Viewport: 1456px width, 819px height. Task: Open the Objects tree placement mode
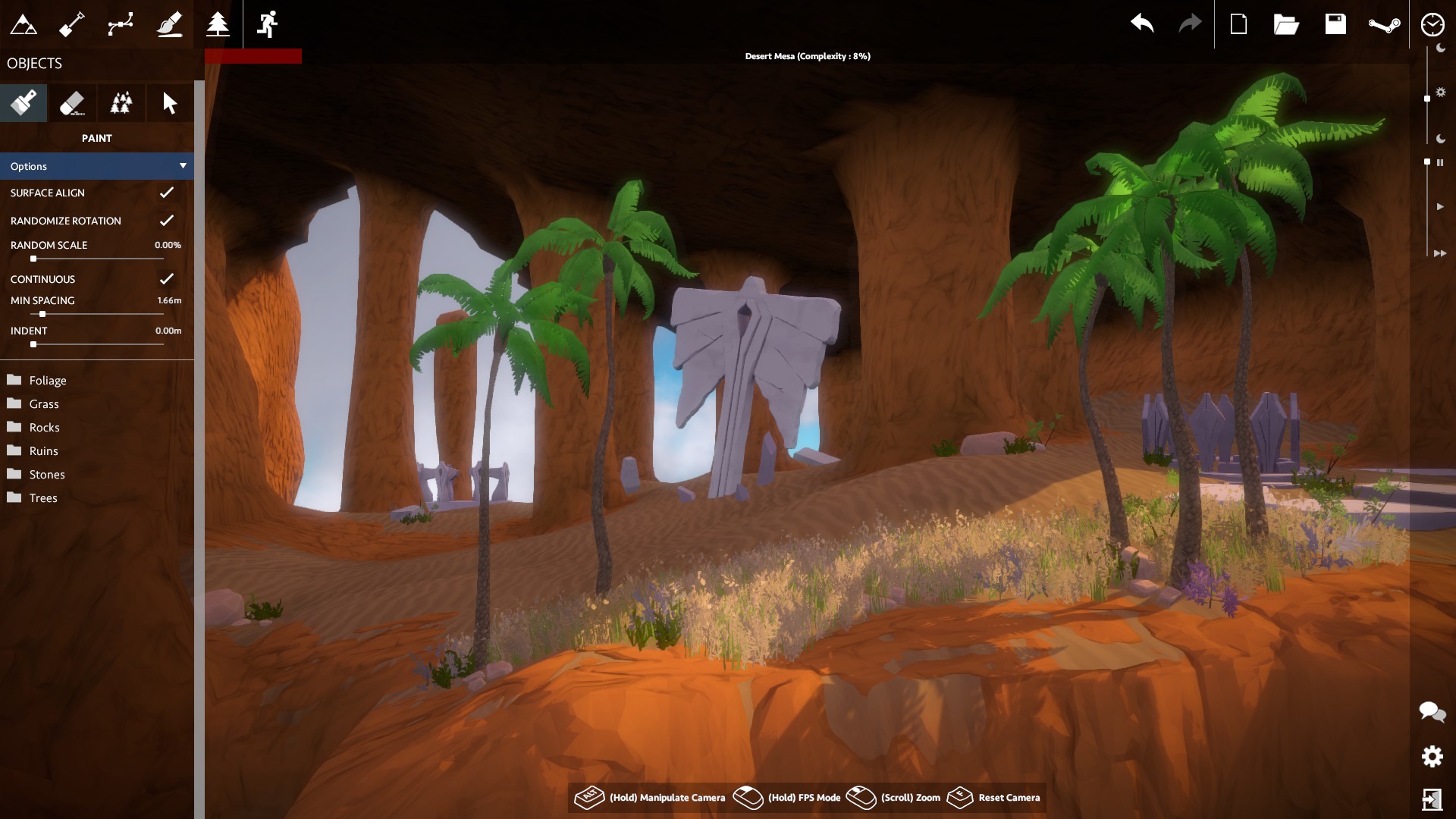(218, 24)
